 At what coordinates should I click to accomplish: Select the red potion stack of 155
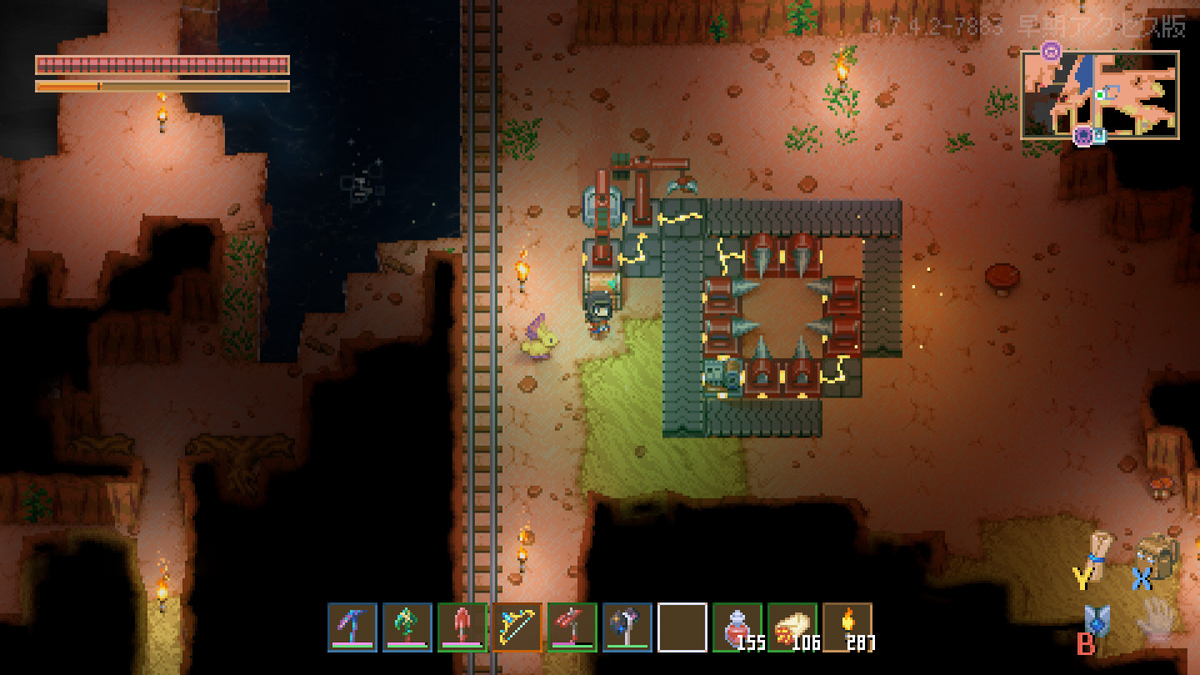(737, 627)
